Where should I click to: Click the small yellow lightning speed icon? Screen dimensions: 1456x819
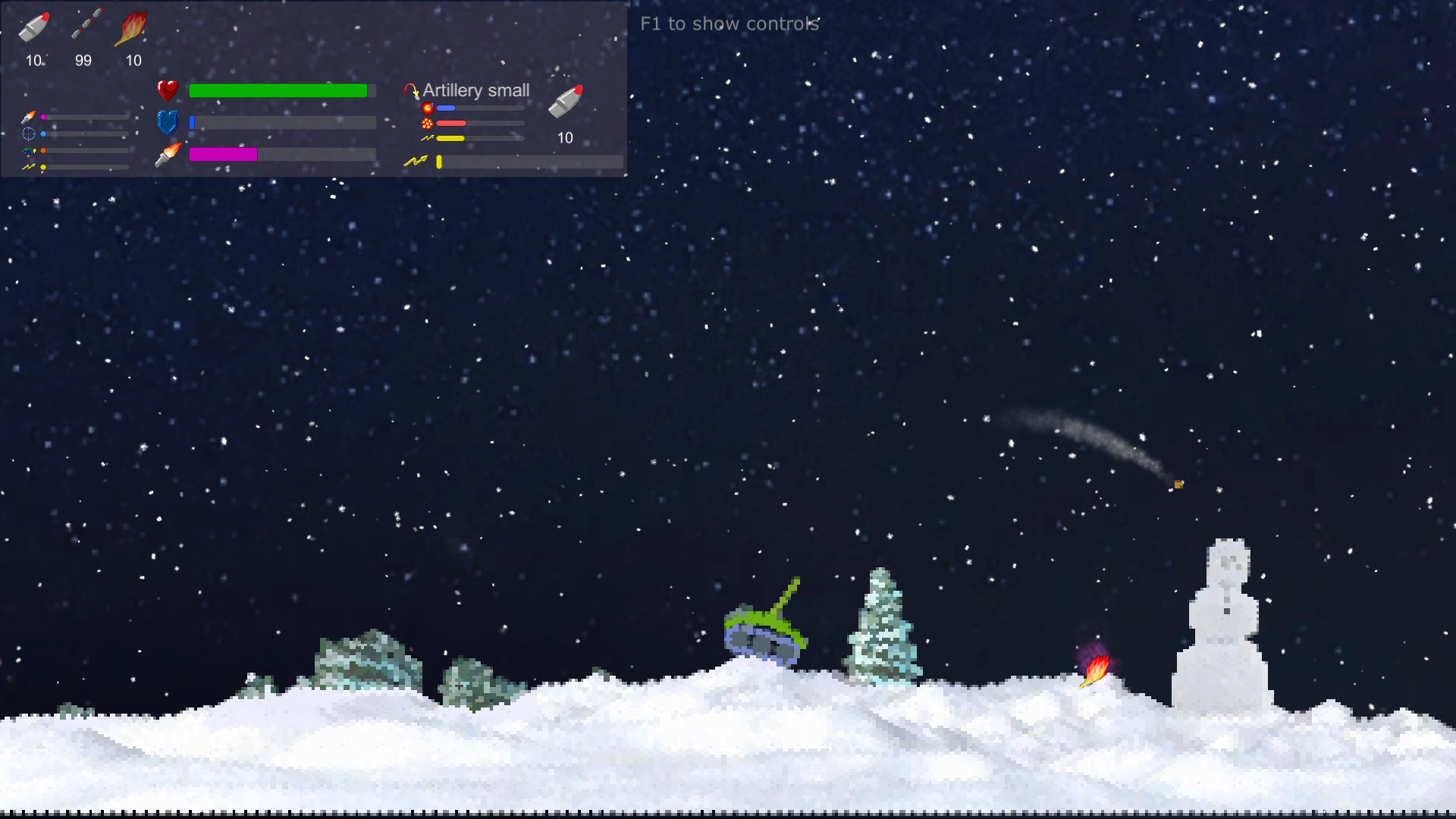[x=426, y=137]
